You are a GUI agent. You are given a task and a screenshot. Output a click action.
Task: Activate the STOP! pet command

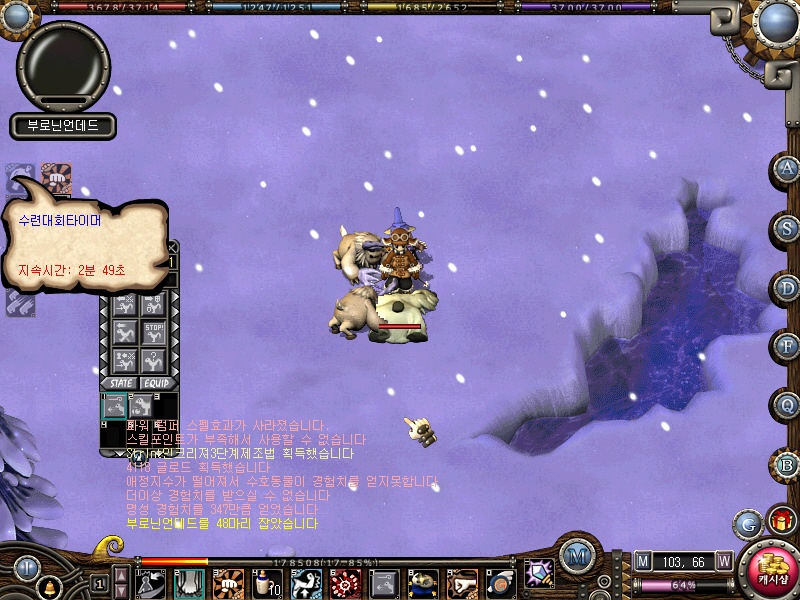(x=154, y=331)
